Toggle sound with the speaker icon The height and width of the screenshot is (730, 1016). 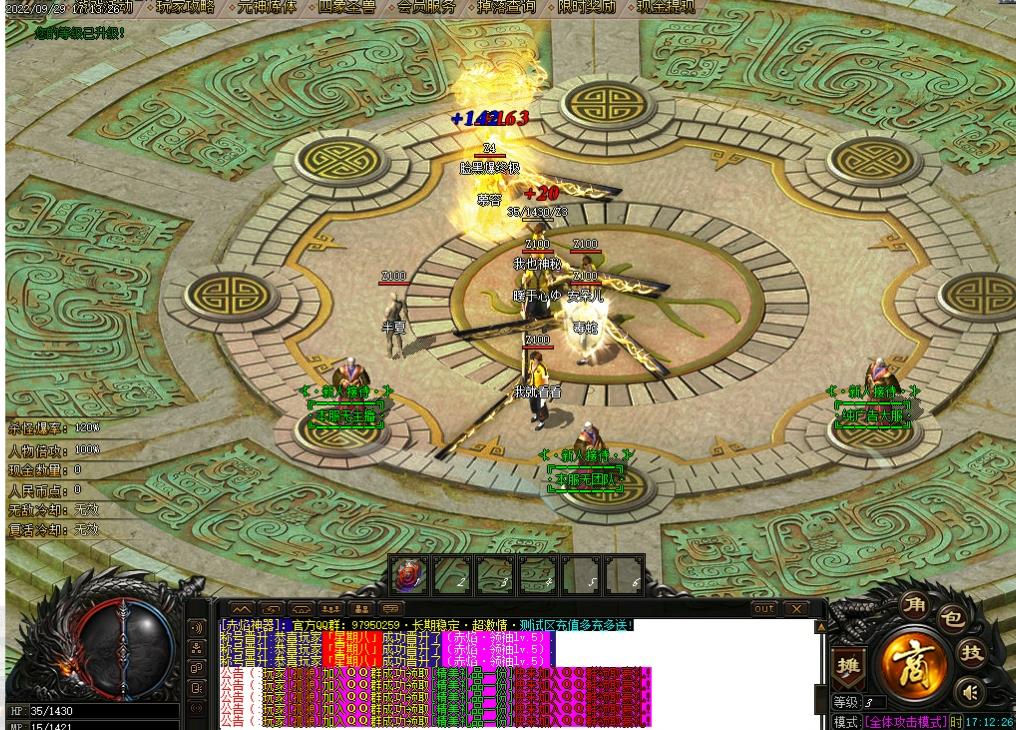[968, 691]
